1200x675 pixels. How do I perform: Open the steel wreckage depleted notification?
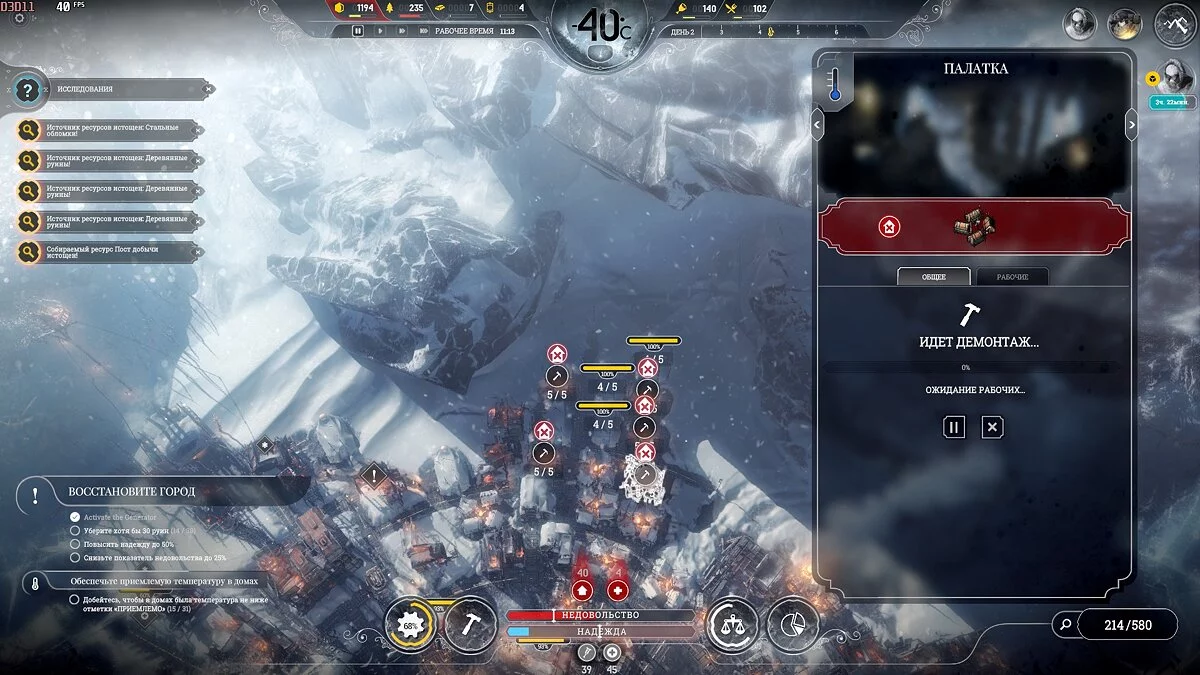pyautogui.click(x=112, y=131)
